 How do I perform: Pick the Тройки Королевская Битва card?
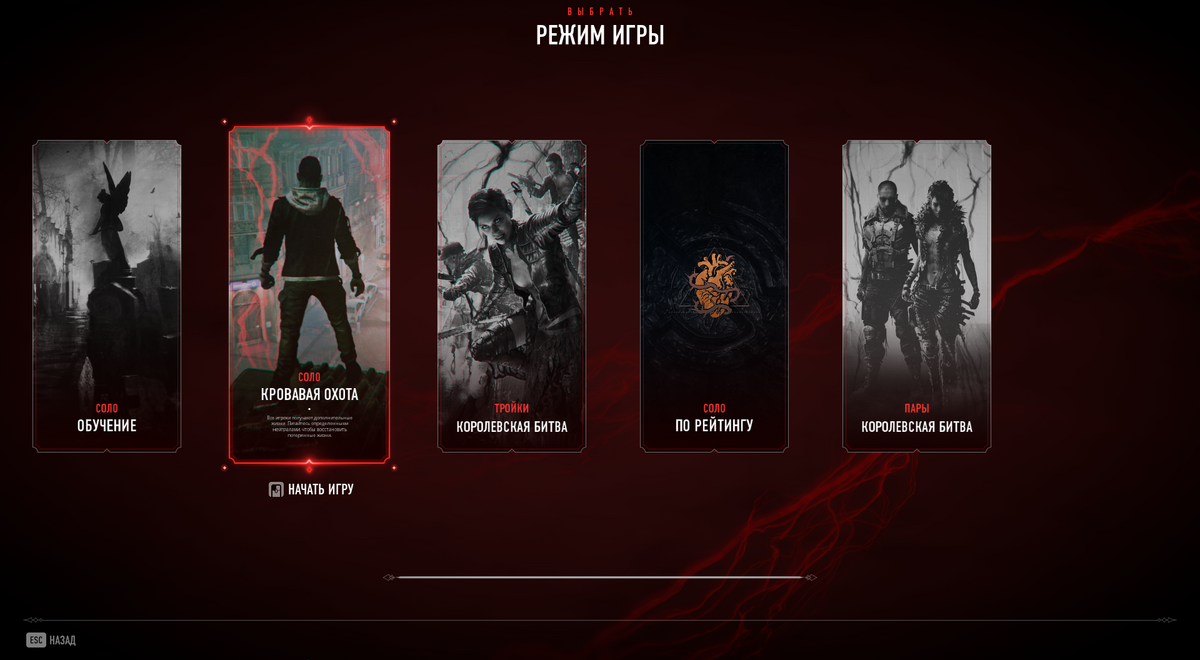[512, 296]
